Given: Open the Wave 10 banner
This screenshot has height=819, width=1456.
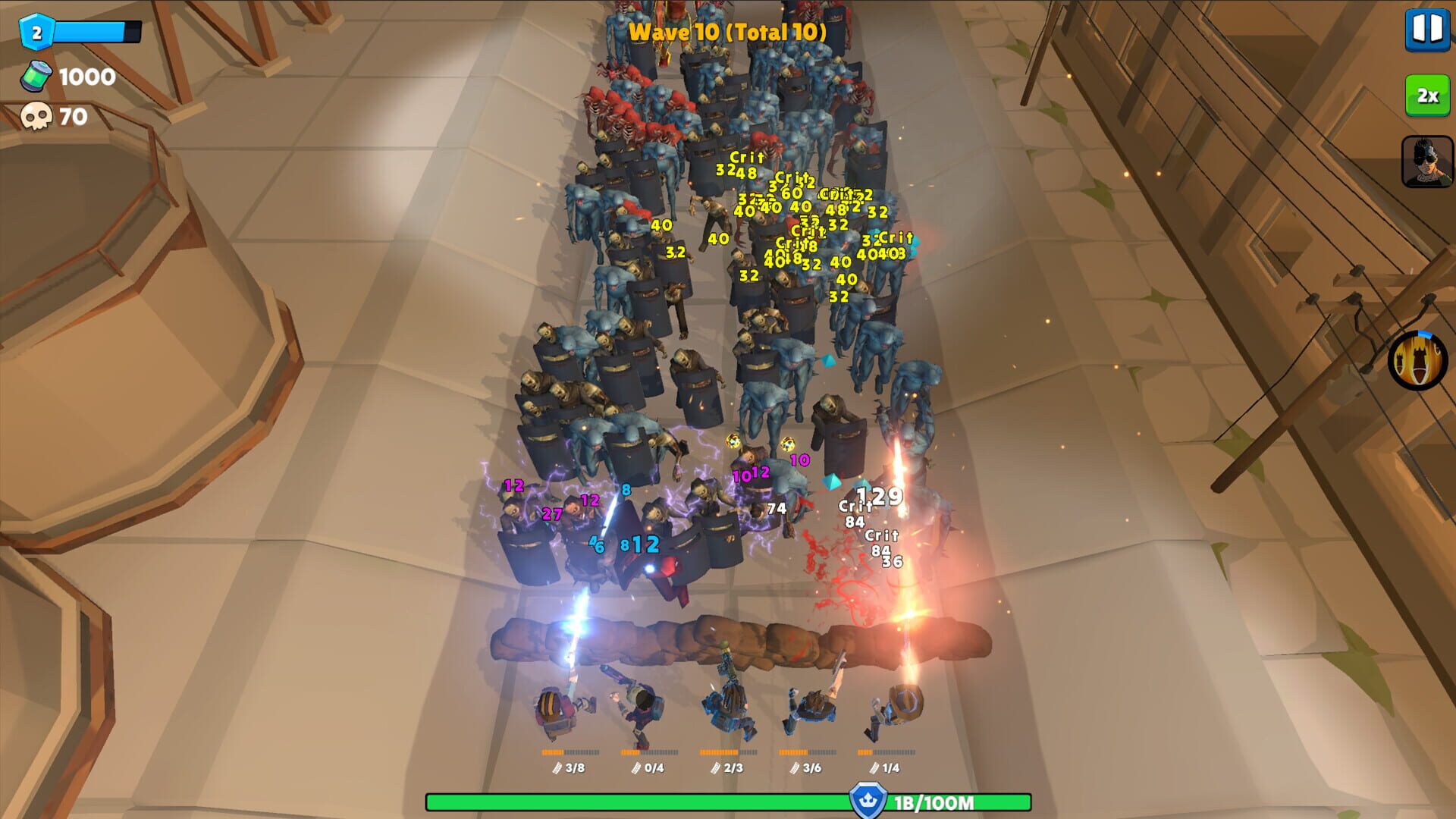Looking at the screenshot, I should 728,33.
